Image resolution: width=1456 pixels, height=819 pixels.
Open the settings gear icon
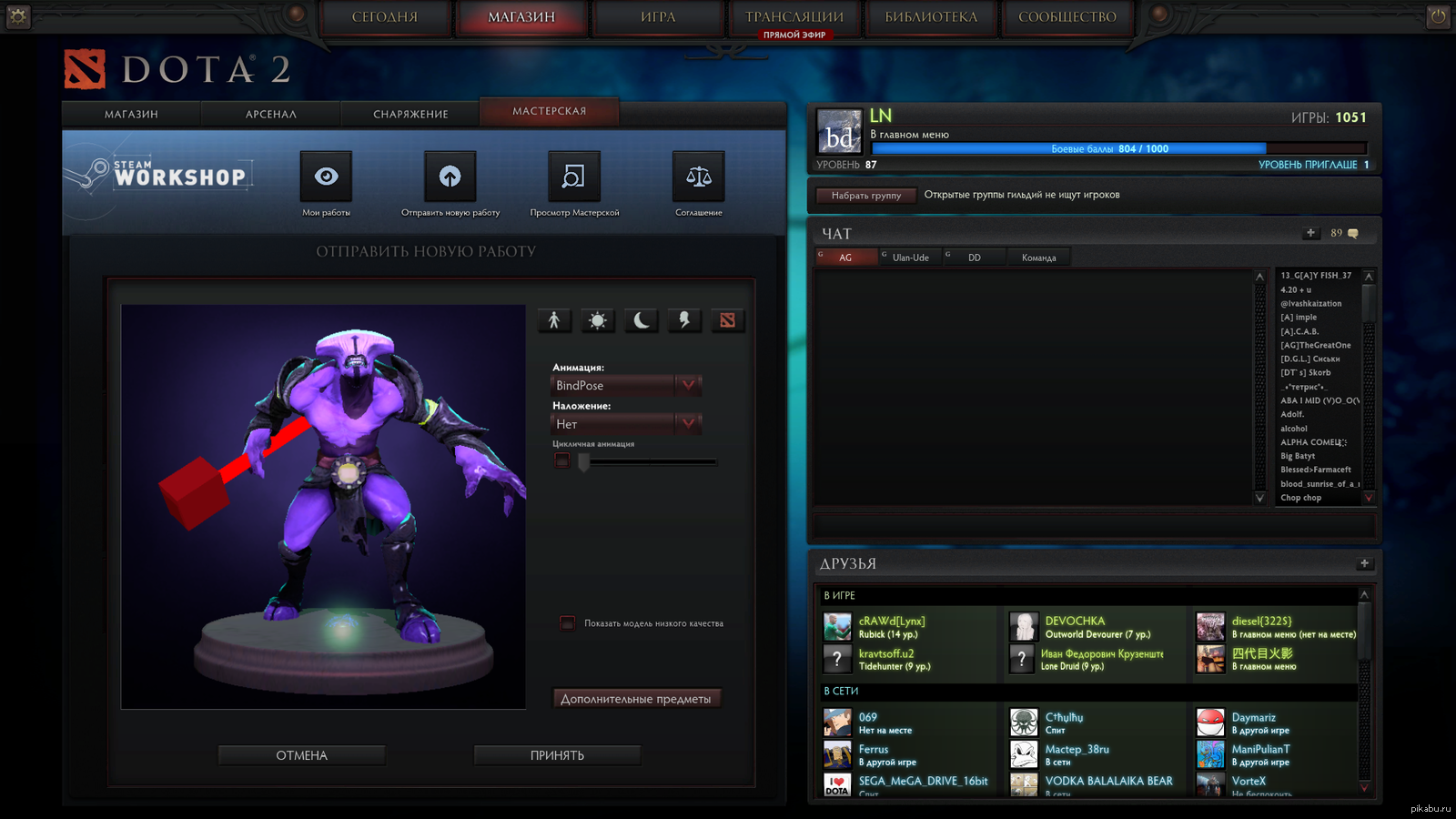coord(18,16)
